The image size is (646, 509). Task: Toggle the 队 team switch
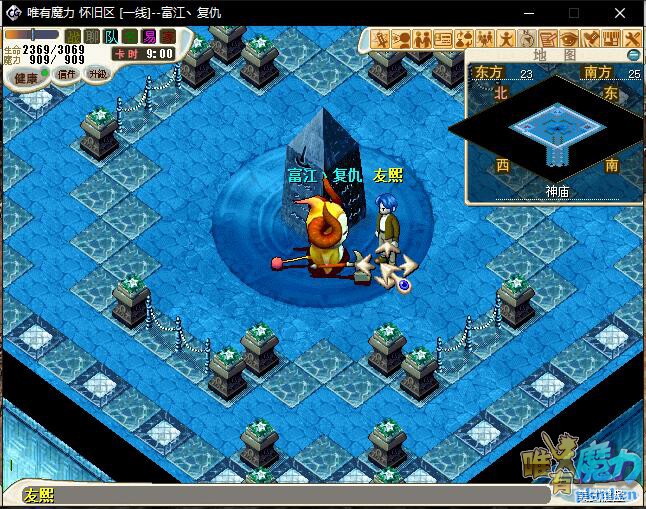click(x=109, y=38)
